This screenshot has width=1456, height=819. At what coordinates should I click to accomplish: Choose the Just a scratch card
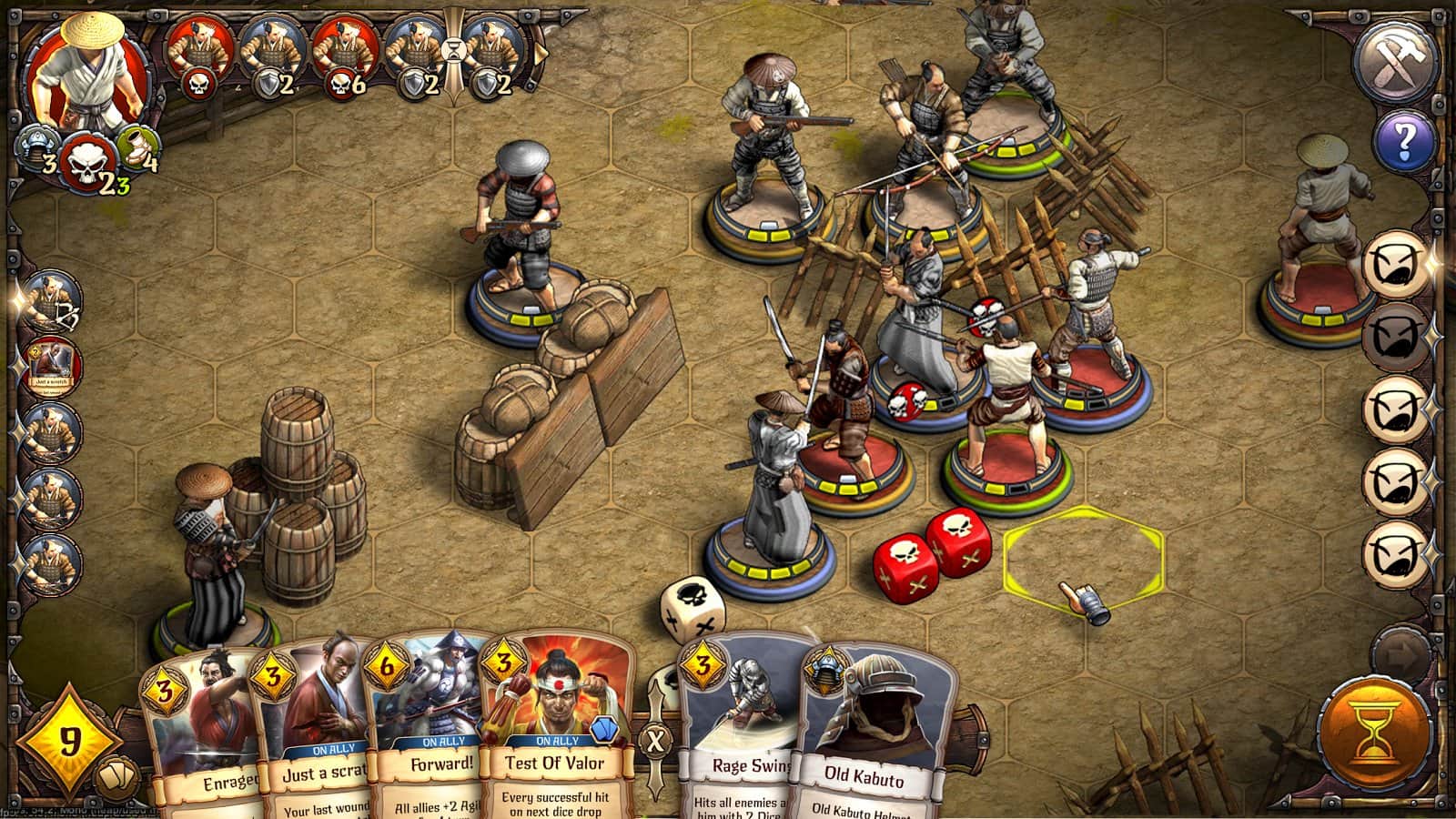point(312,728)
